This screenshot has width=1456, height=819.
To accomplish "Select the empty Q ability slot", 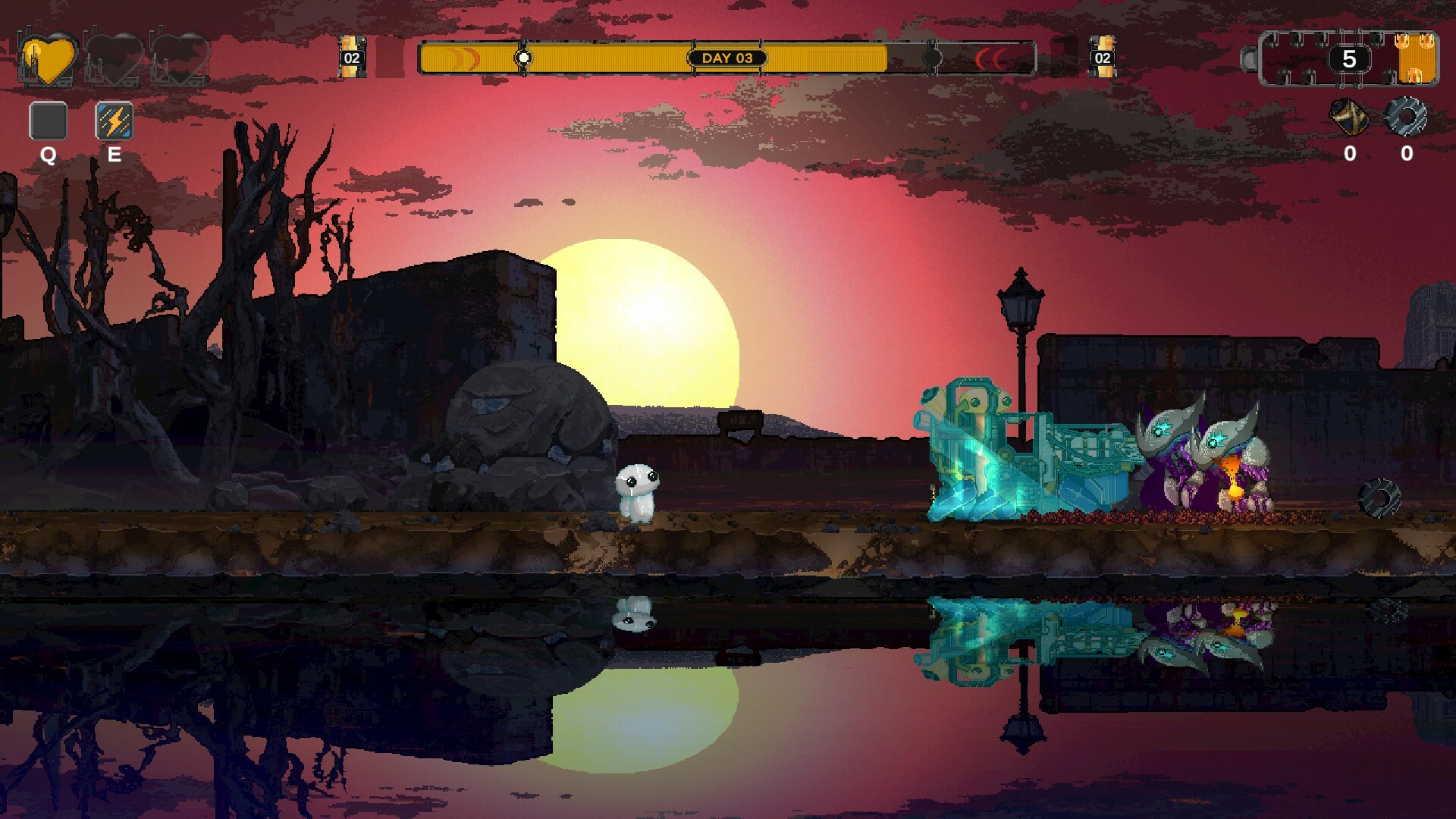I will 48,121.
